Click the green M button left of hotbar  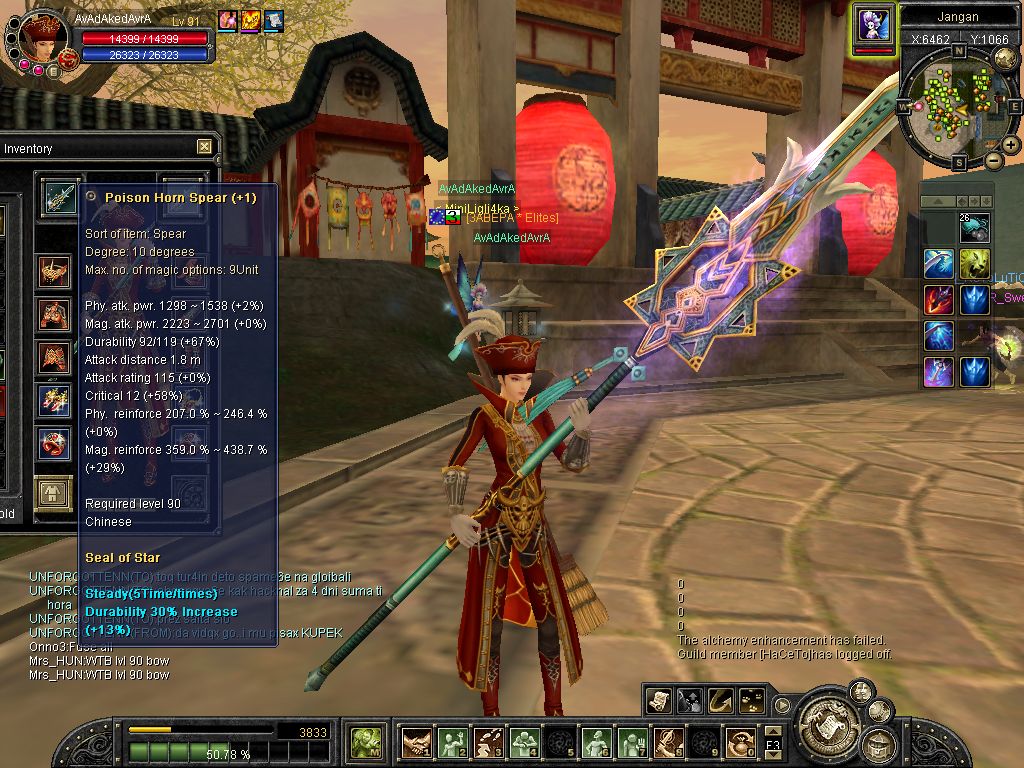pyautogui.click(x=366, y=742)
